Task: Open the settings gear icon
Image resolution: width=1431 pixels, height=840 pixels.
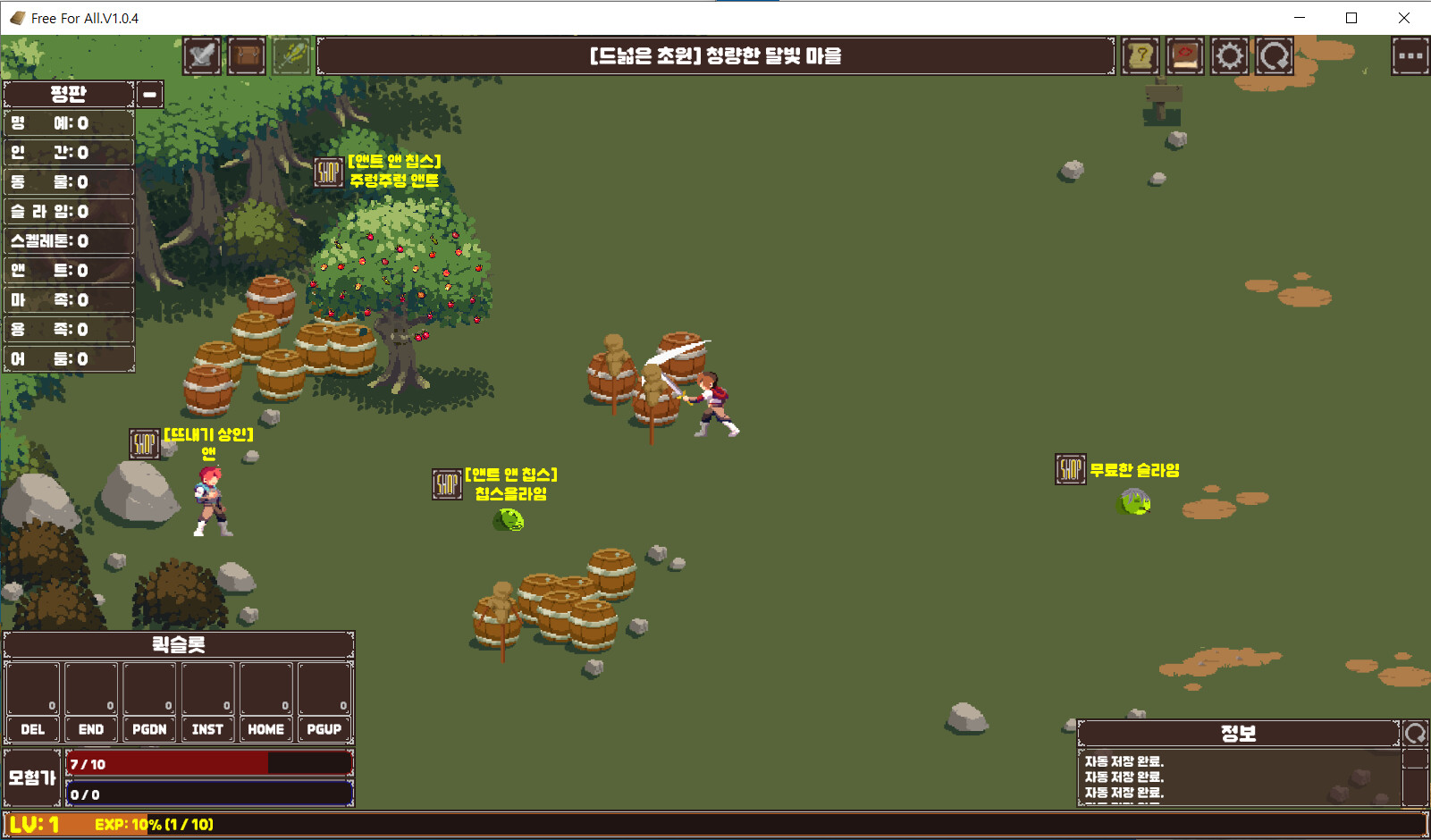Action: 1229,55
